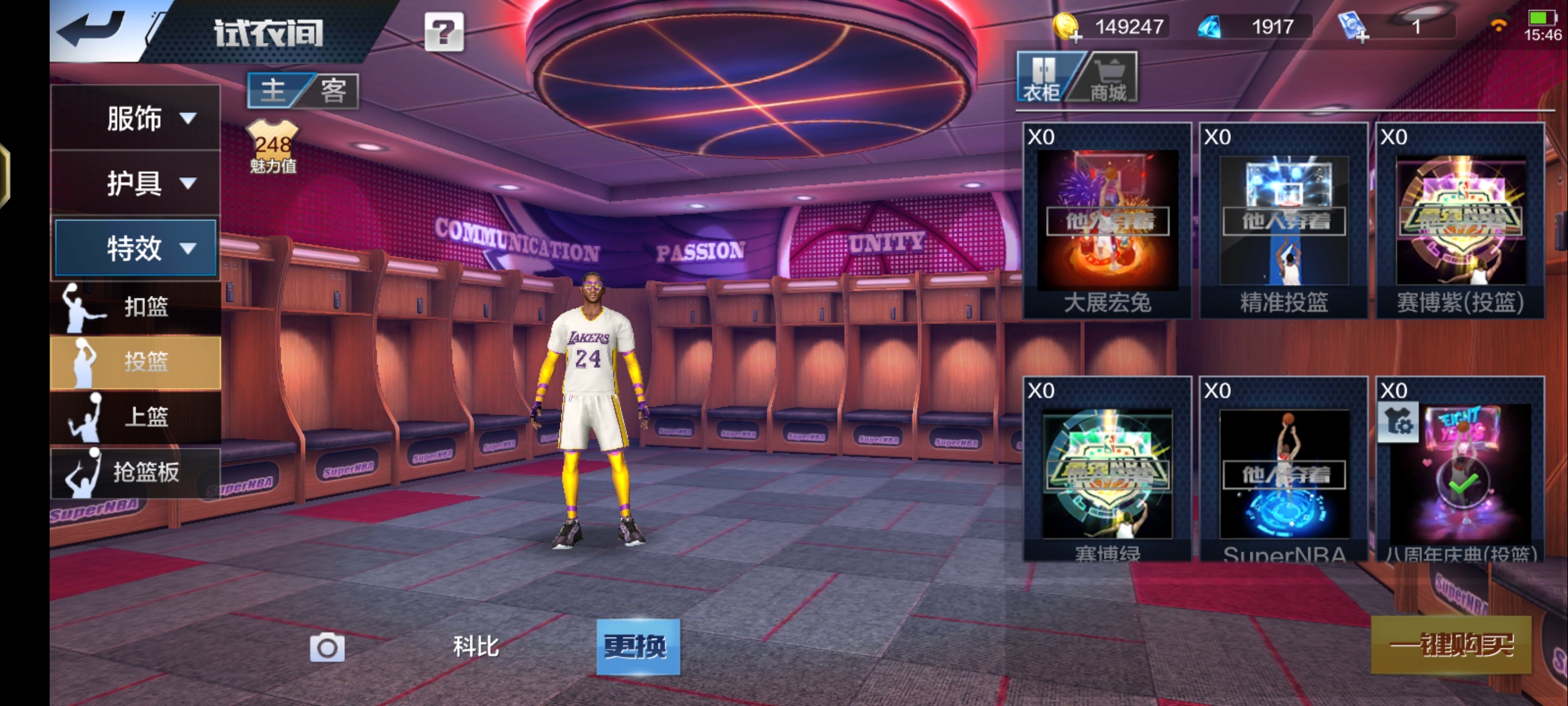Select the 大展宏兔 effect item
The image size is (1568, 706).
[x=1107, y=221]
